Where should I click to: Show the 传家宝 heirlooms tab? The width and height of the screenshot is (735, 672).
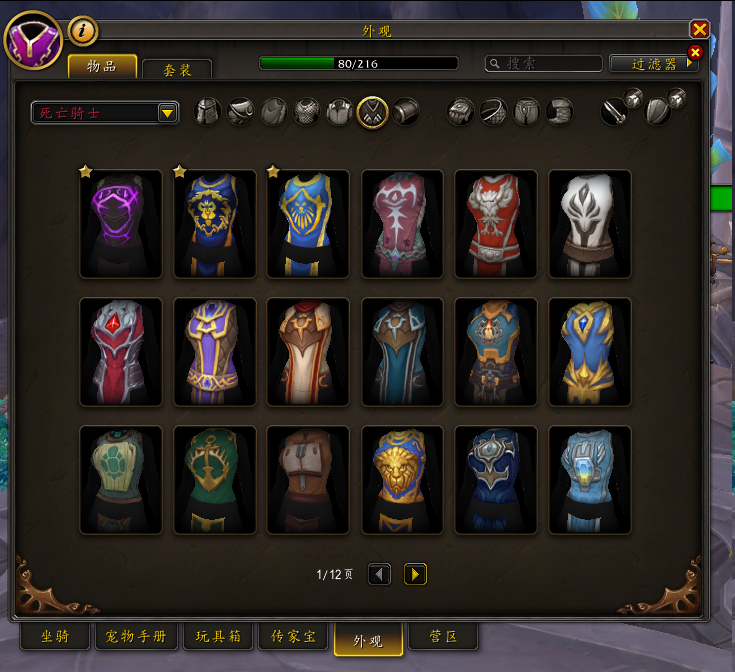click(x=293, y=637)
